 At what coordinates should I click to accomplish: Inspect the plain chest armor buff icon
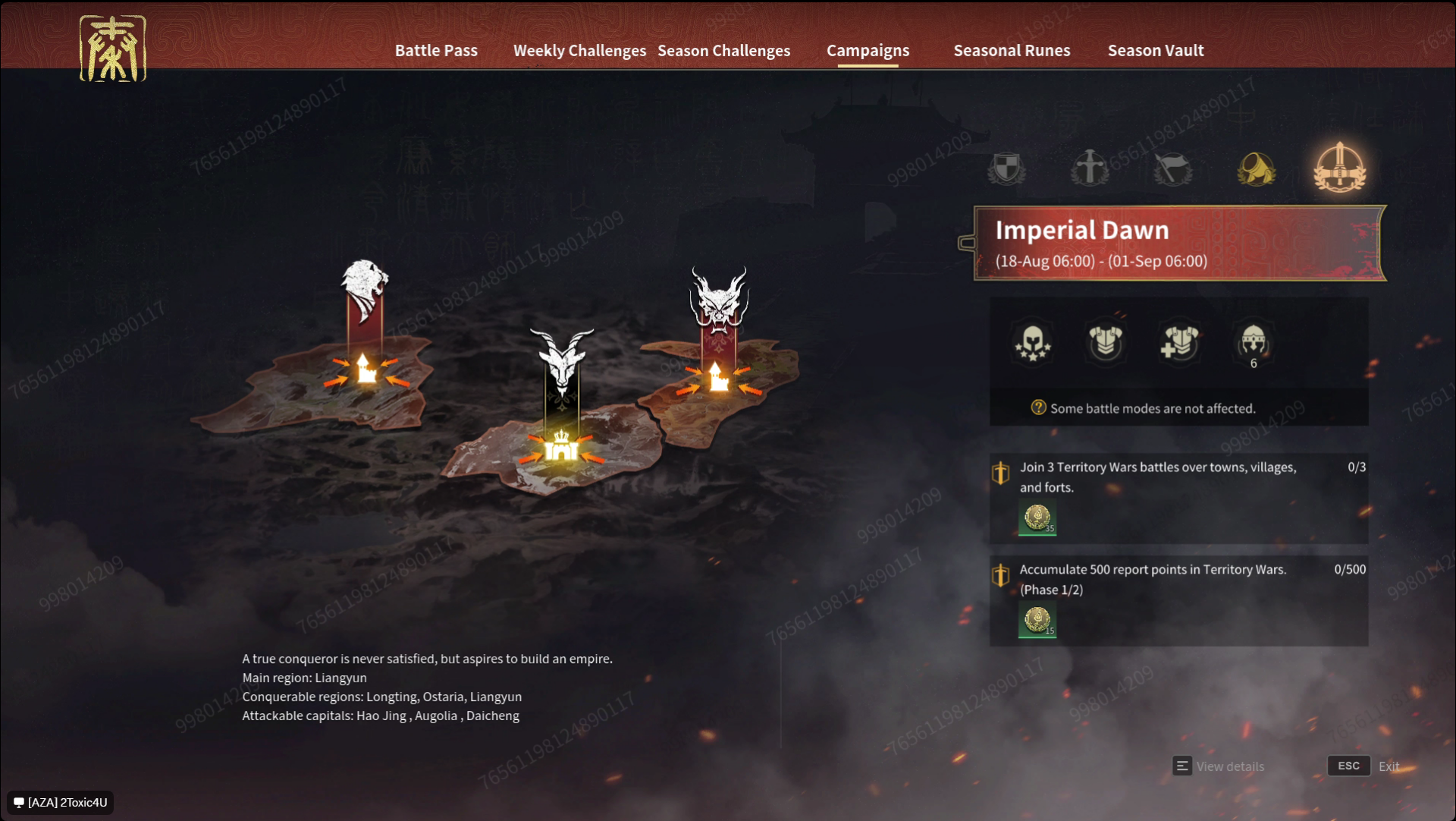click(x=1106, y=341)
